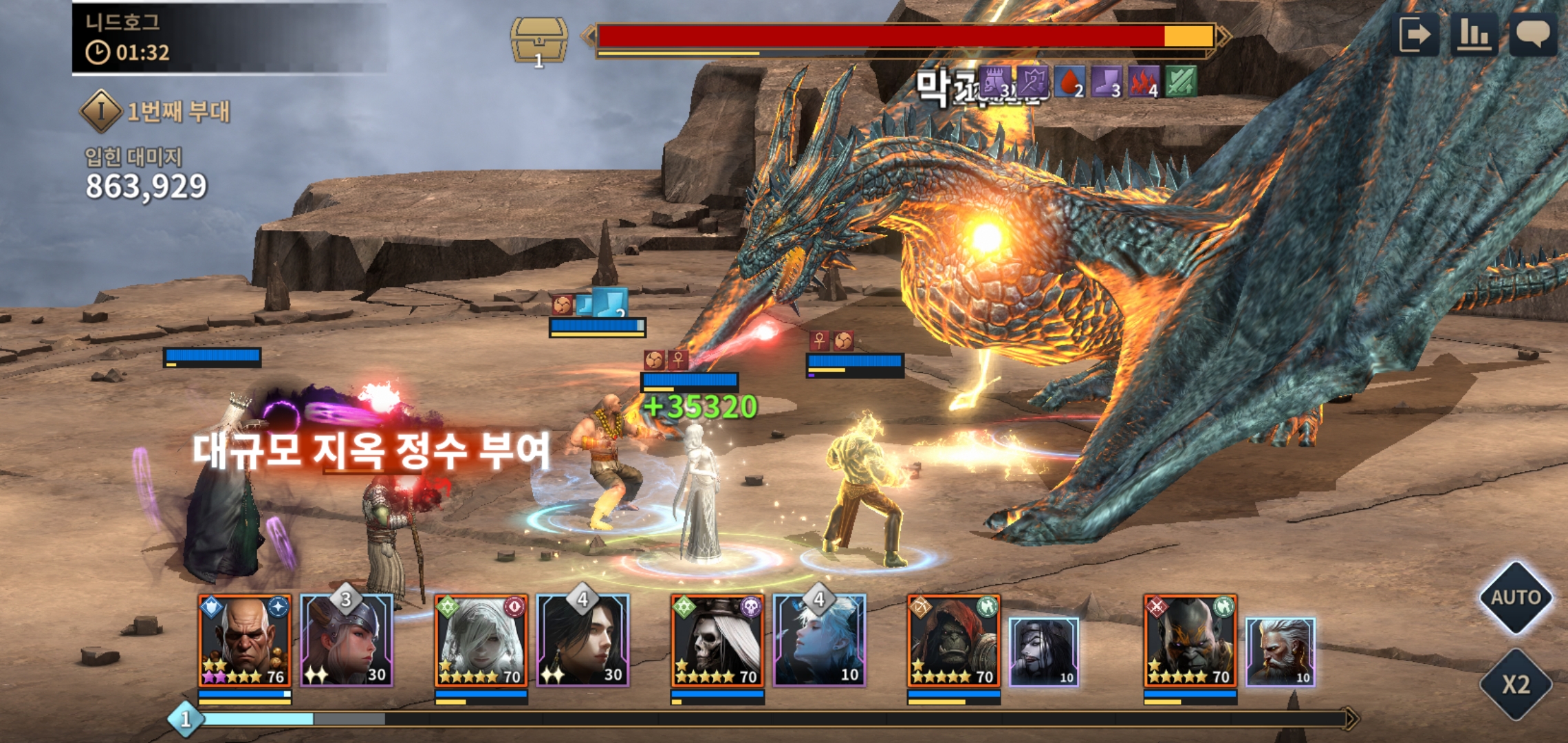Select the dark orc warrior with face paint
Screen dimensions: 1568x743
coord(1190,641)
